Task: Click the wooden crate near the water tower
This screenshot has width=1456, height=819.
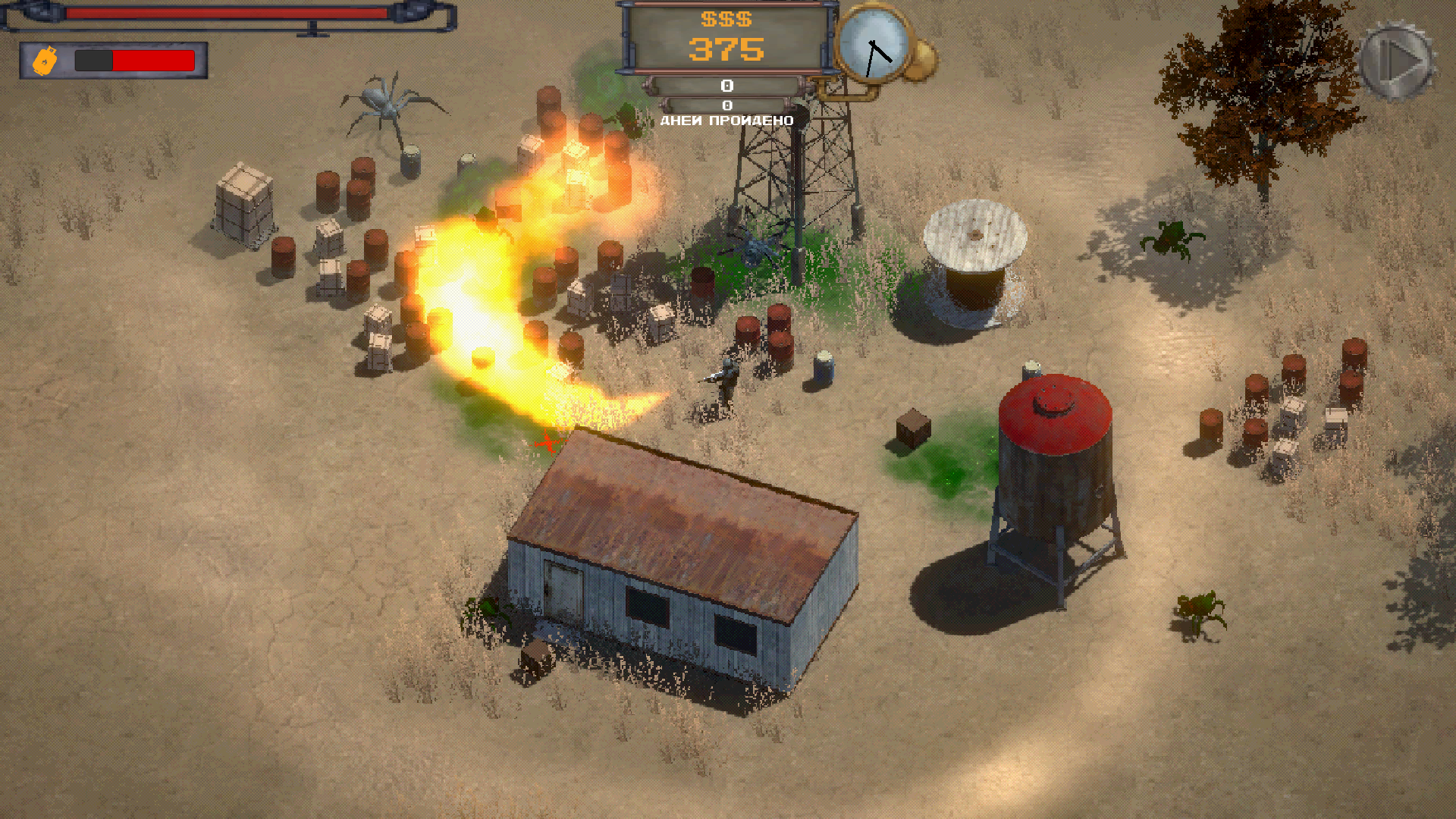Action: click(913, 427)
